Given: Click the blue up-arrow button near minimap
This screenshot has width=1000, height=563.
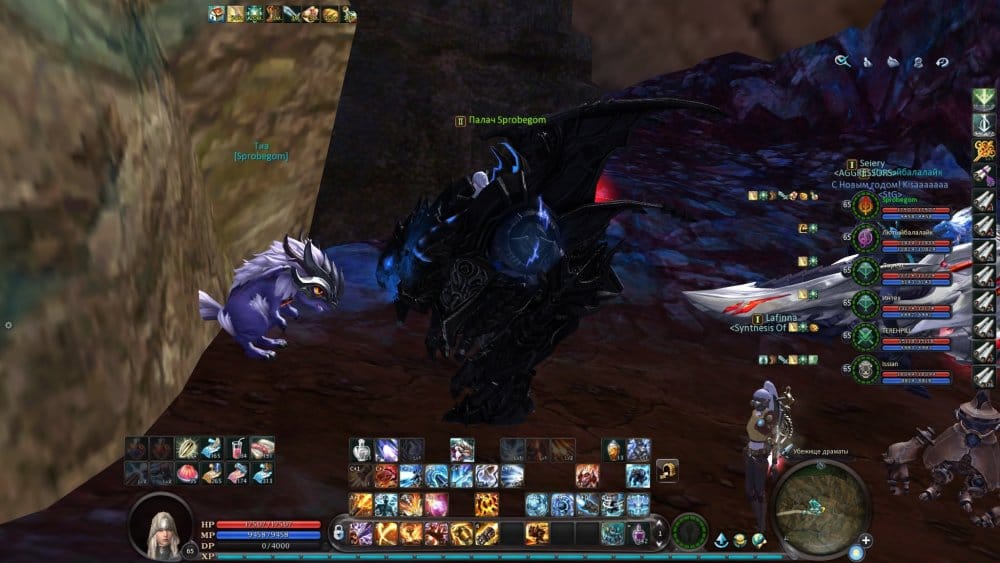Looking at the screenshot, I should click(x=721, y=541).
